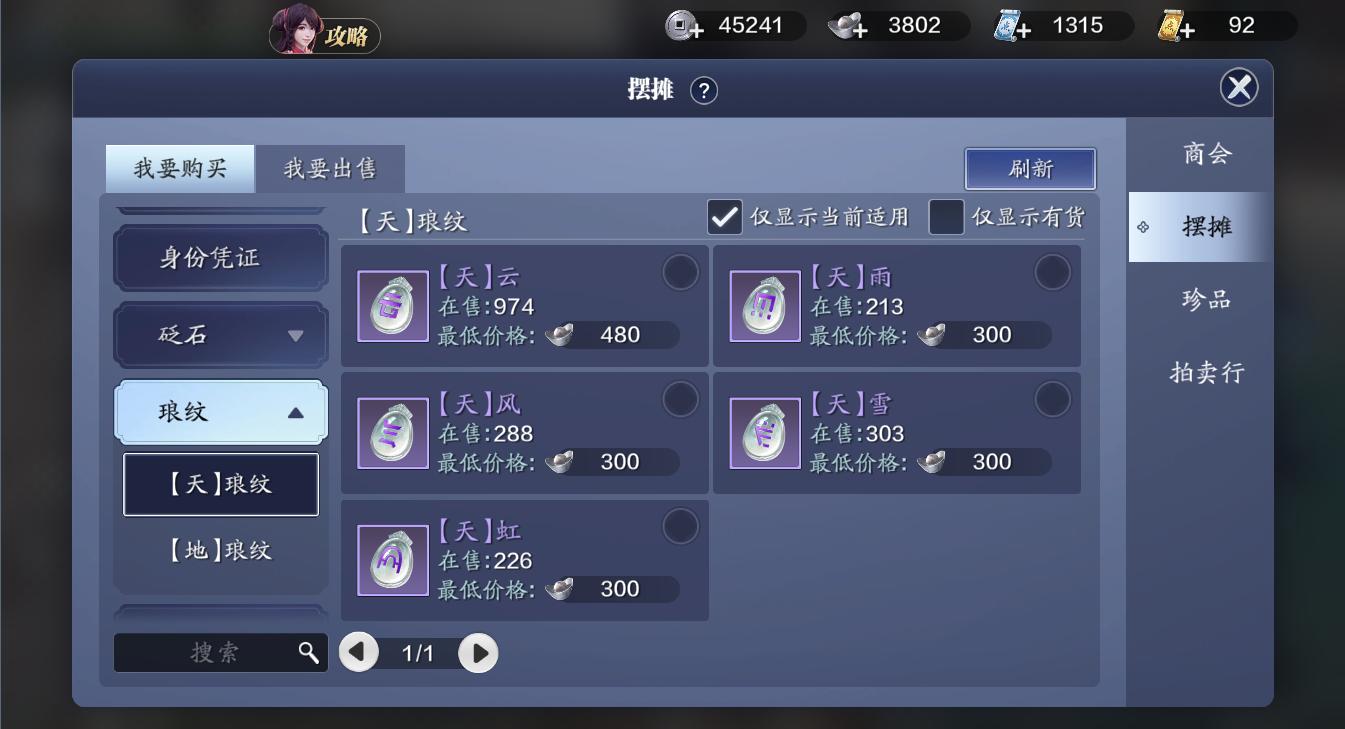Viewport: 1345px width, 729px height.
Task: Open the 商会 side tab
Action: tap(1206, 154)
